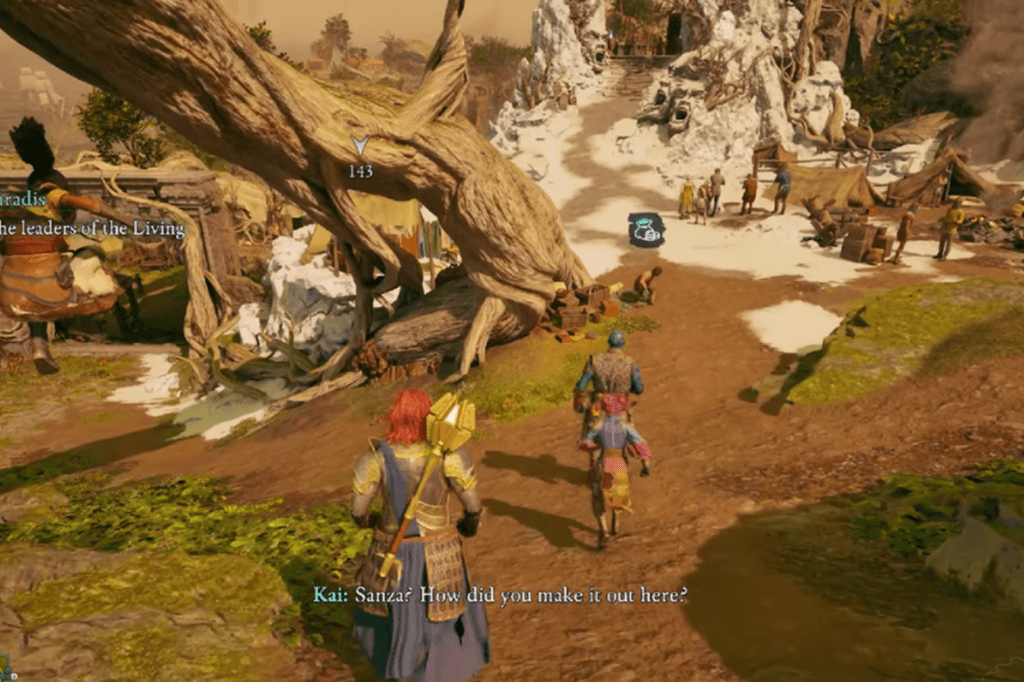Viewport: 1024px width, 682px height.
Task: Click the quest waypoint arrow marker
Action: coord(360,146)
